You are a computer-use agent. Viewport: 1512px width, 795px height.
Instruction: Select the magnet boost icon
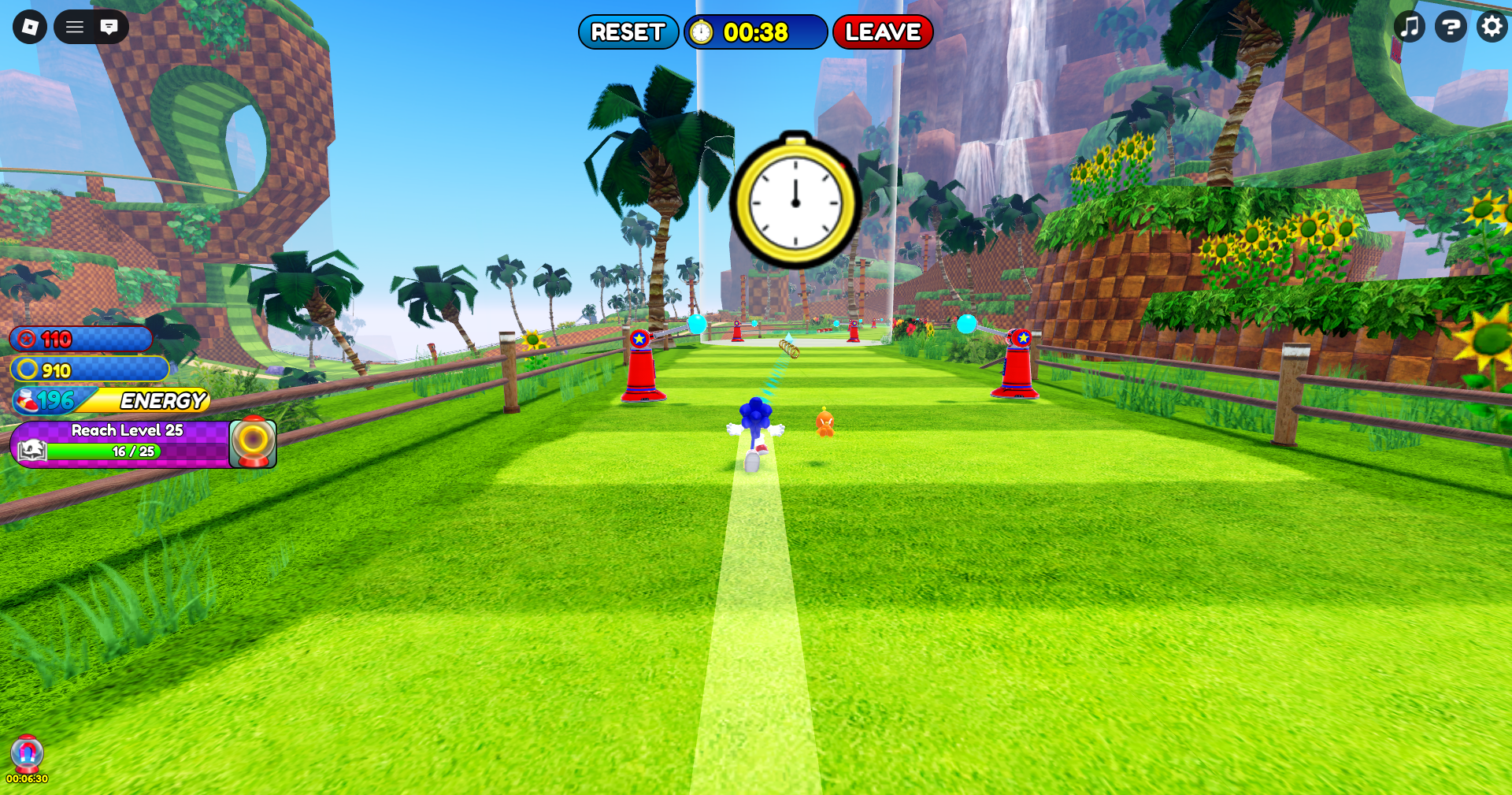[27, 754]
